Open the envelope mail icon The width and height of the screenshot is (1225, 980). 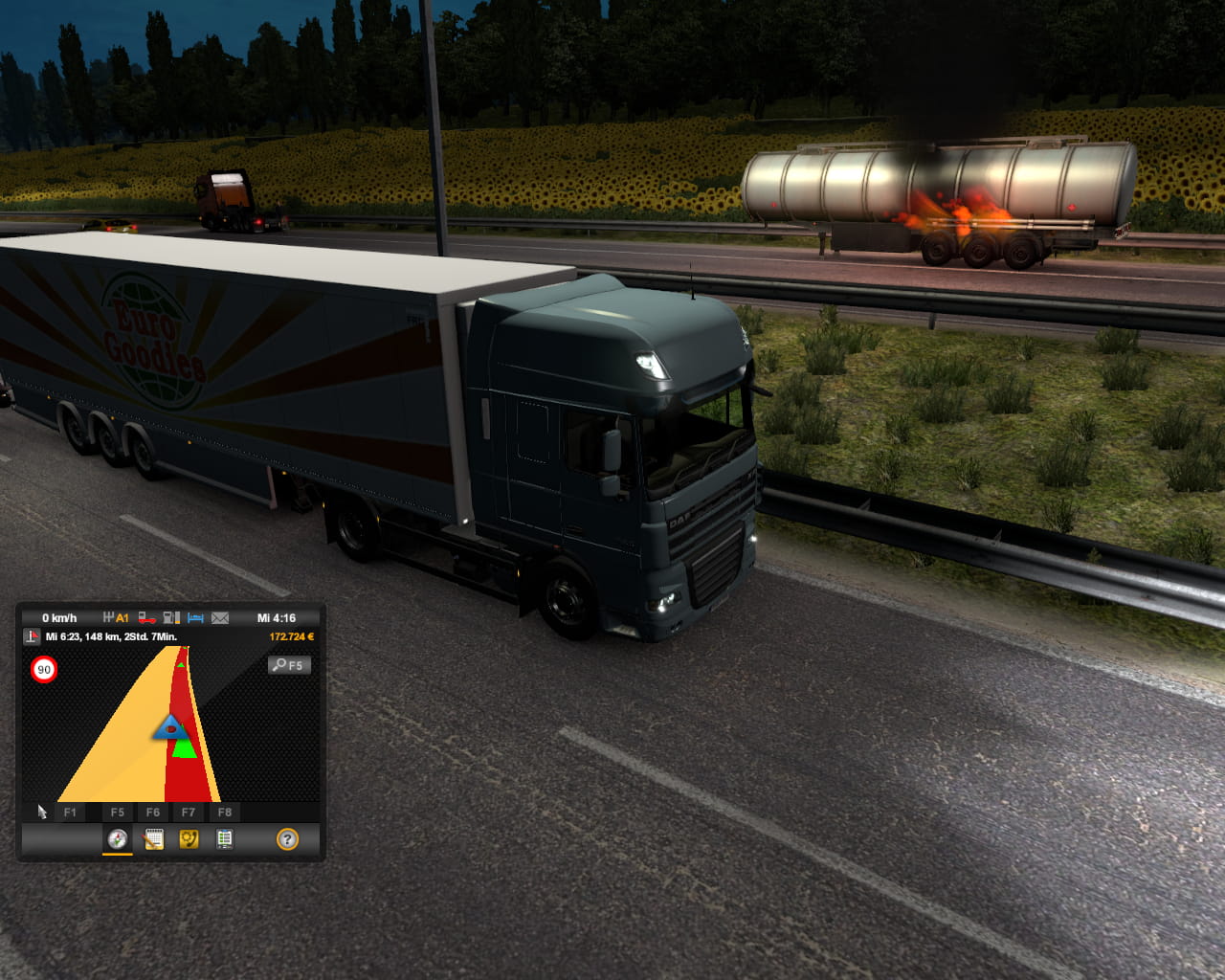[x=220, y=618]
